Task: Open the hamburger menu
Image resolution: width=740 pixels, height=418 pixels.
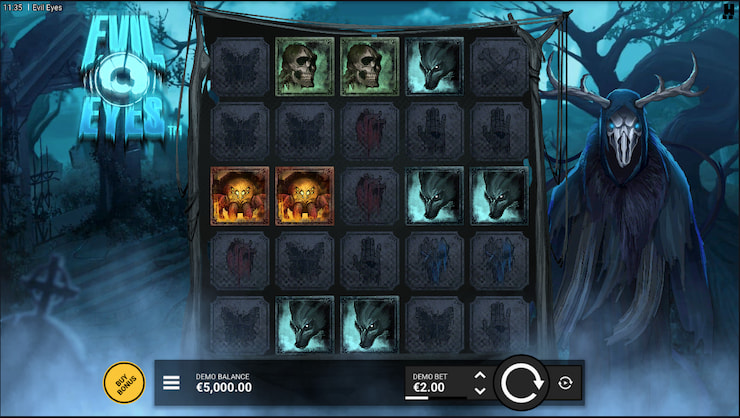Action: (x=171, y=382)
